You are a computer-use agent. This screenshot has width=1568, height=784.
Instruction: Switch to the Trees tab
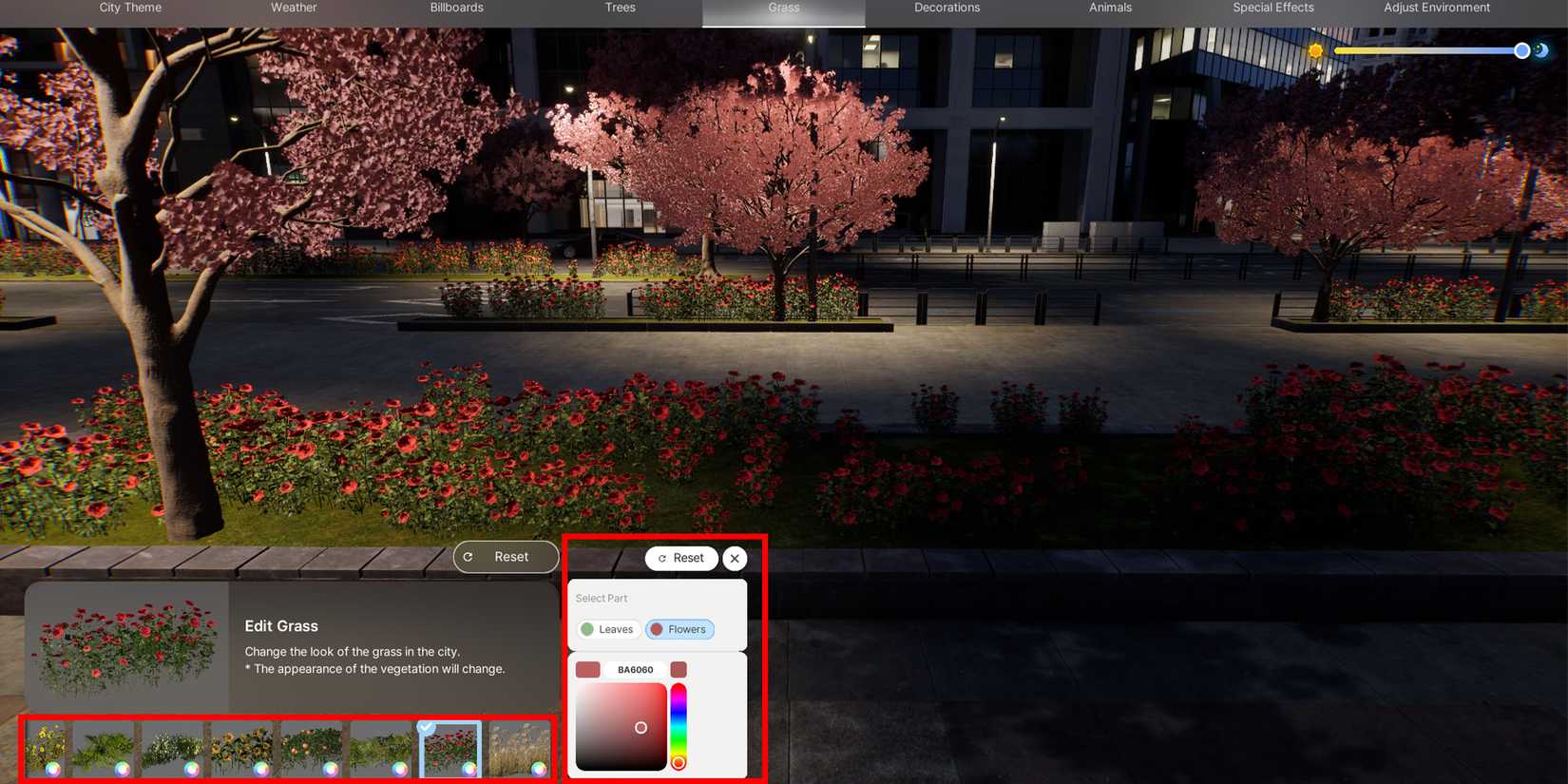(619, 8)
